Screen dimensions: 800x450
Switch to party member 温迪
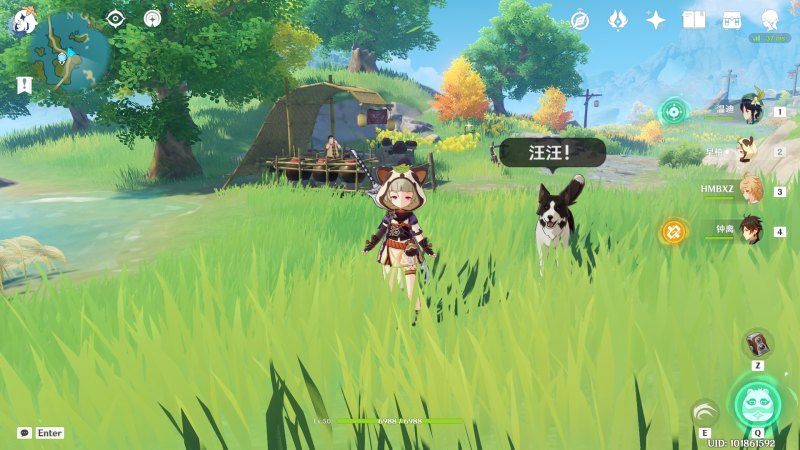pos(750,110)
